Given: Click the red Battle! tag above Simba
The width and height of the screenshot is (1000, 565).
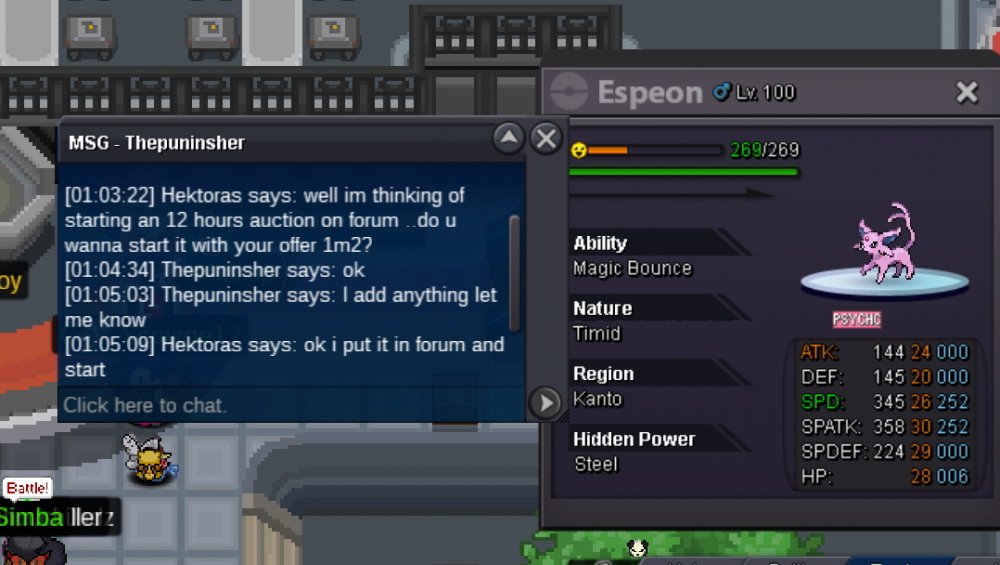Looking at the screenshot, I should click(27, 488).
